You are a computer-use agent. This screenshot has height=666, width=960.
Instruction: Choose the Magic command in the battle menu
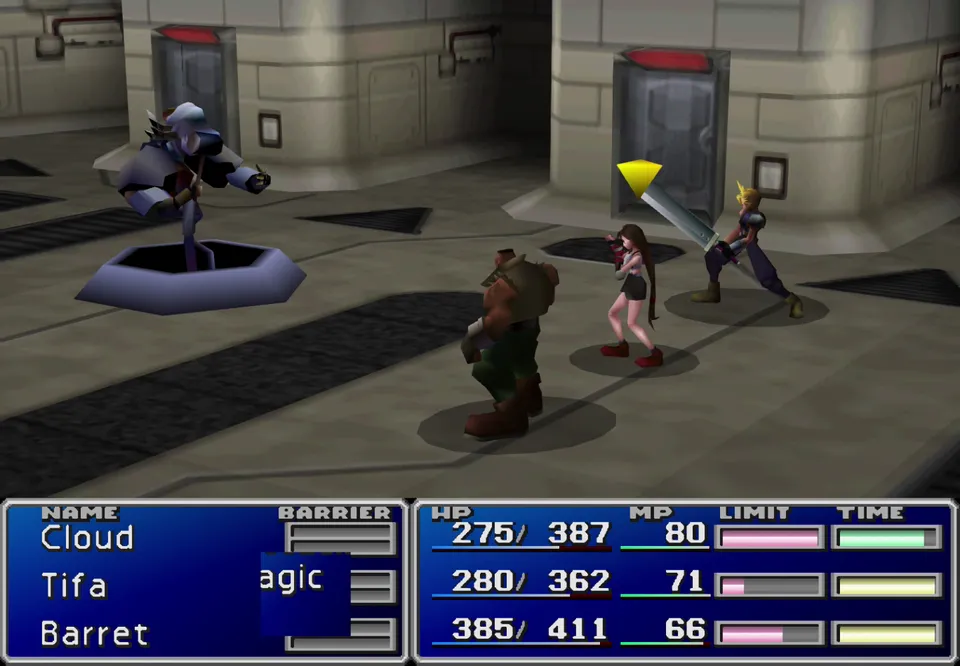tap(292, 579)
